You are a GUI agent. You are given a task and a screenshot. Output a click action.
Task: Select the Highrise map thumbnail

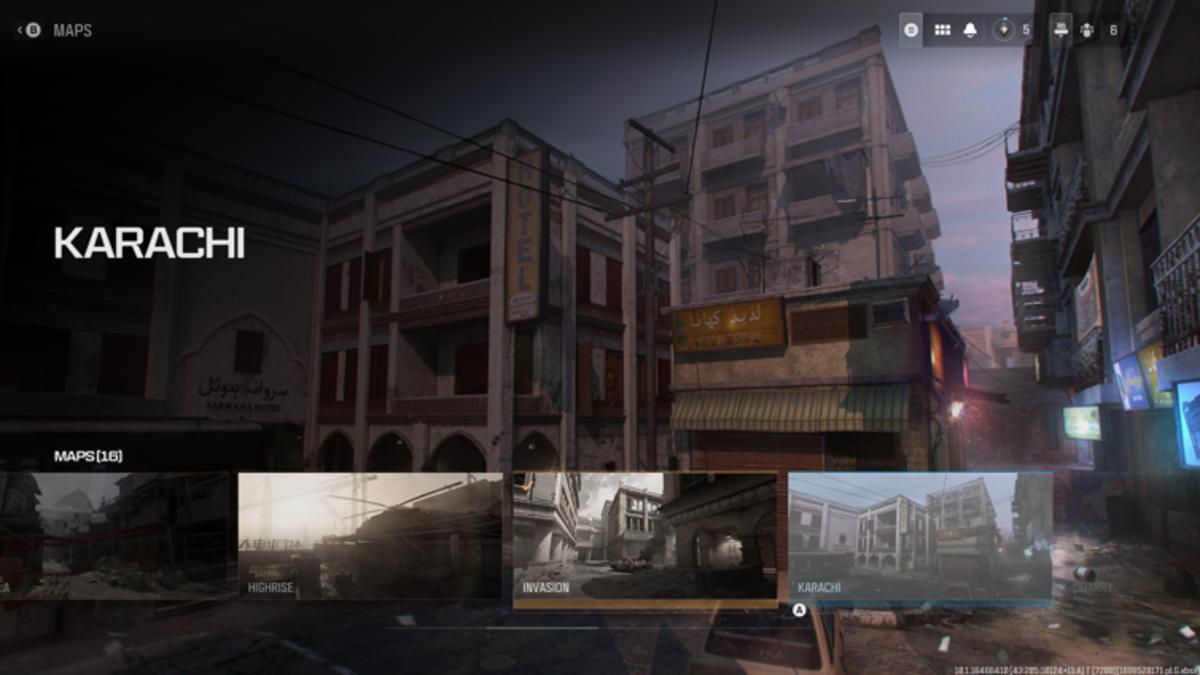tap(370, 536)
